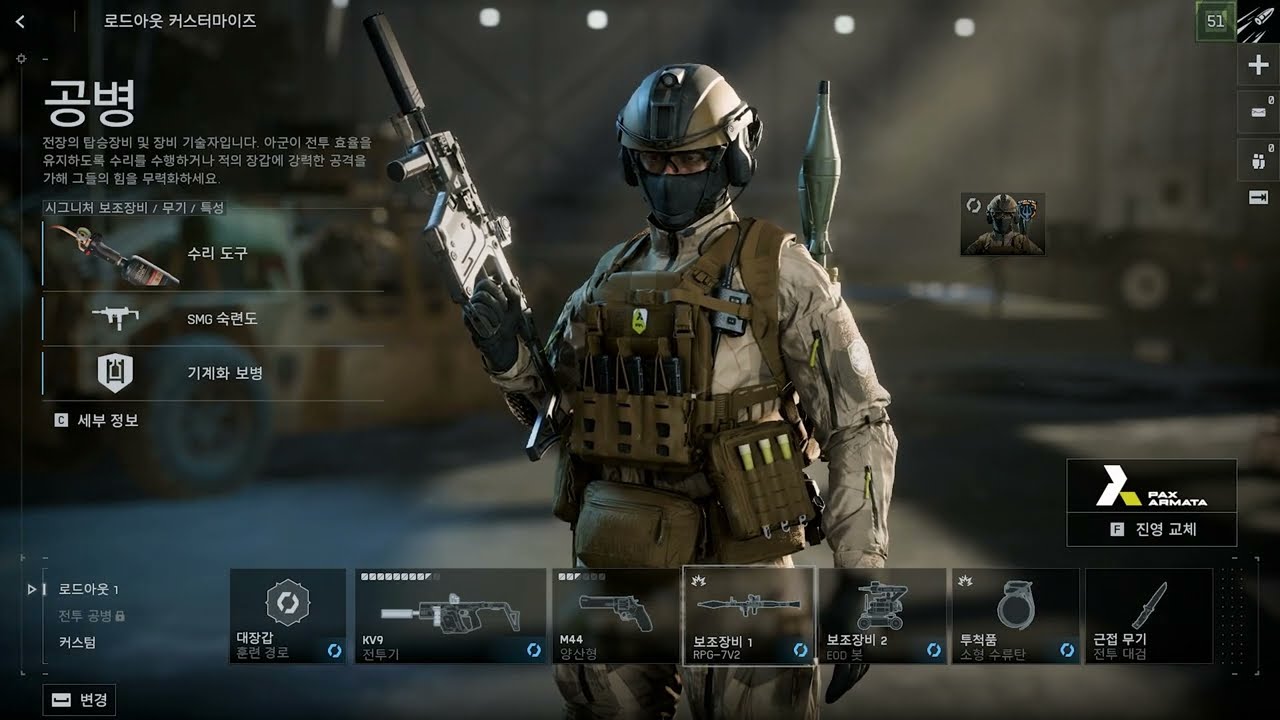Viewport: 1280px width, 720px height.
Task: Select the KV9 primary weapon slot
Action: (x=450, y=616)
